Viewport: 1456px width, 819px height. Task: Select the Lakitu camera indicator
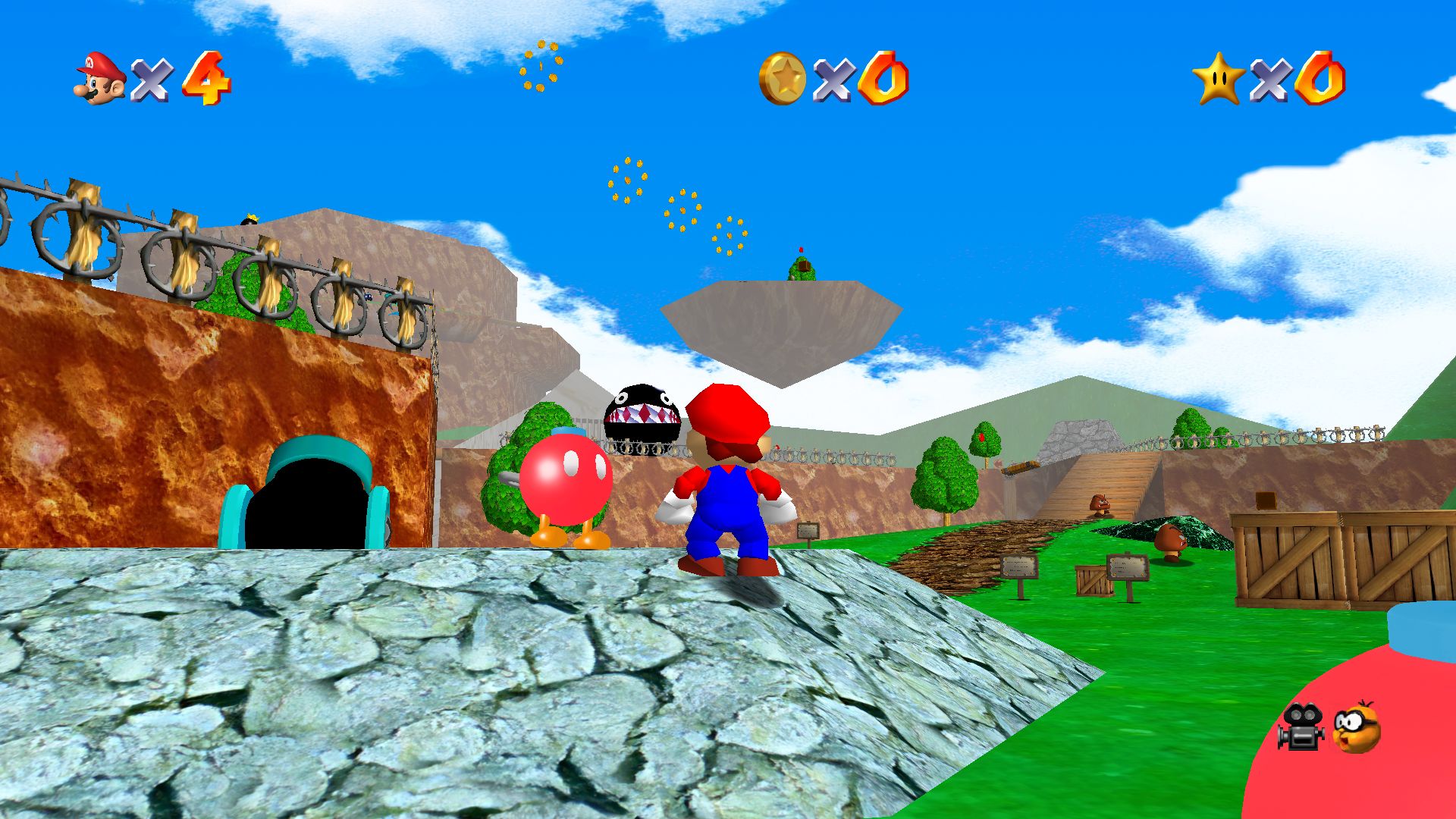1357,728
